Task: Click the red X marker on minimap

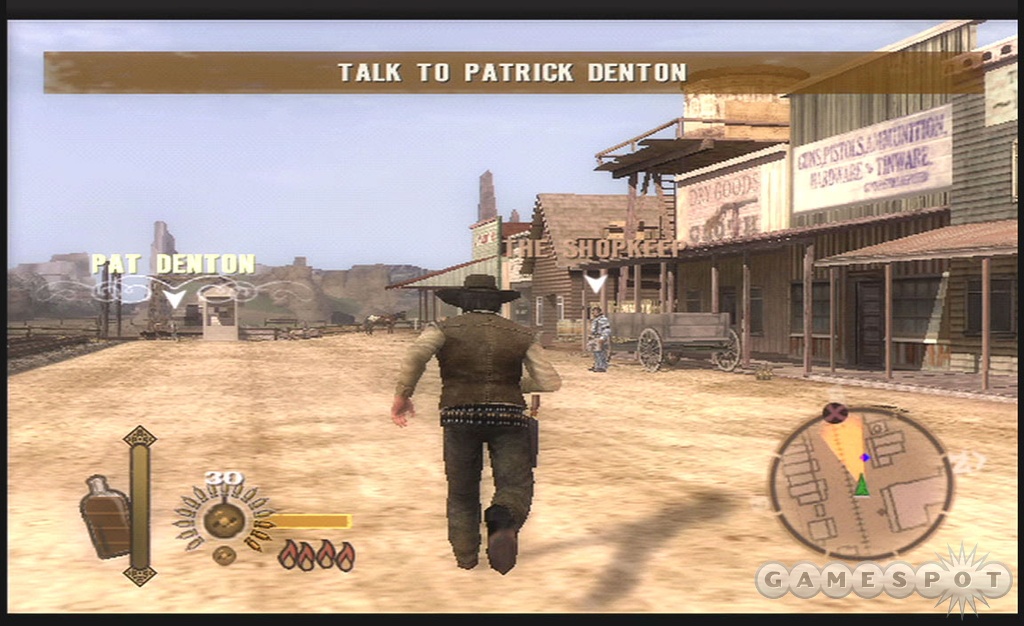Action: pyautogui.click(x=834, y=411)
